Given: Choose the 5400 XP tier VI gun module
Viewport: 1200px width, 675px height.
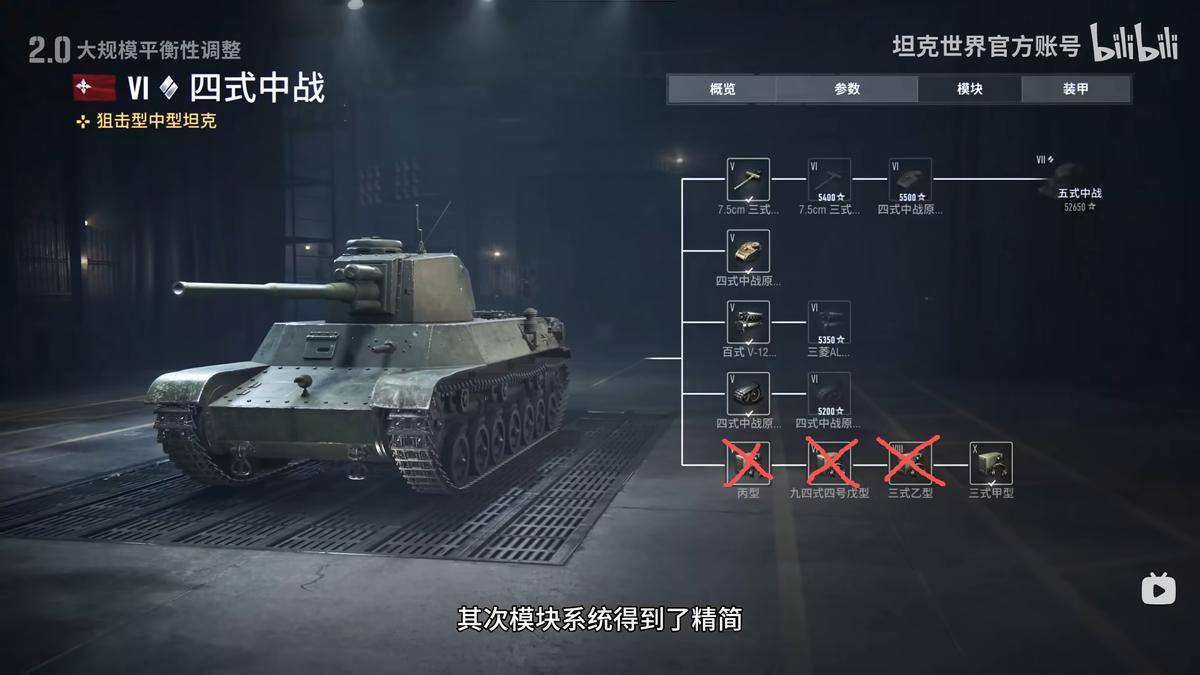Looking at the screenshot, I should point(829,179).
